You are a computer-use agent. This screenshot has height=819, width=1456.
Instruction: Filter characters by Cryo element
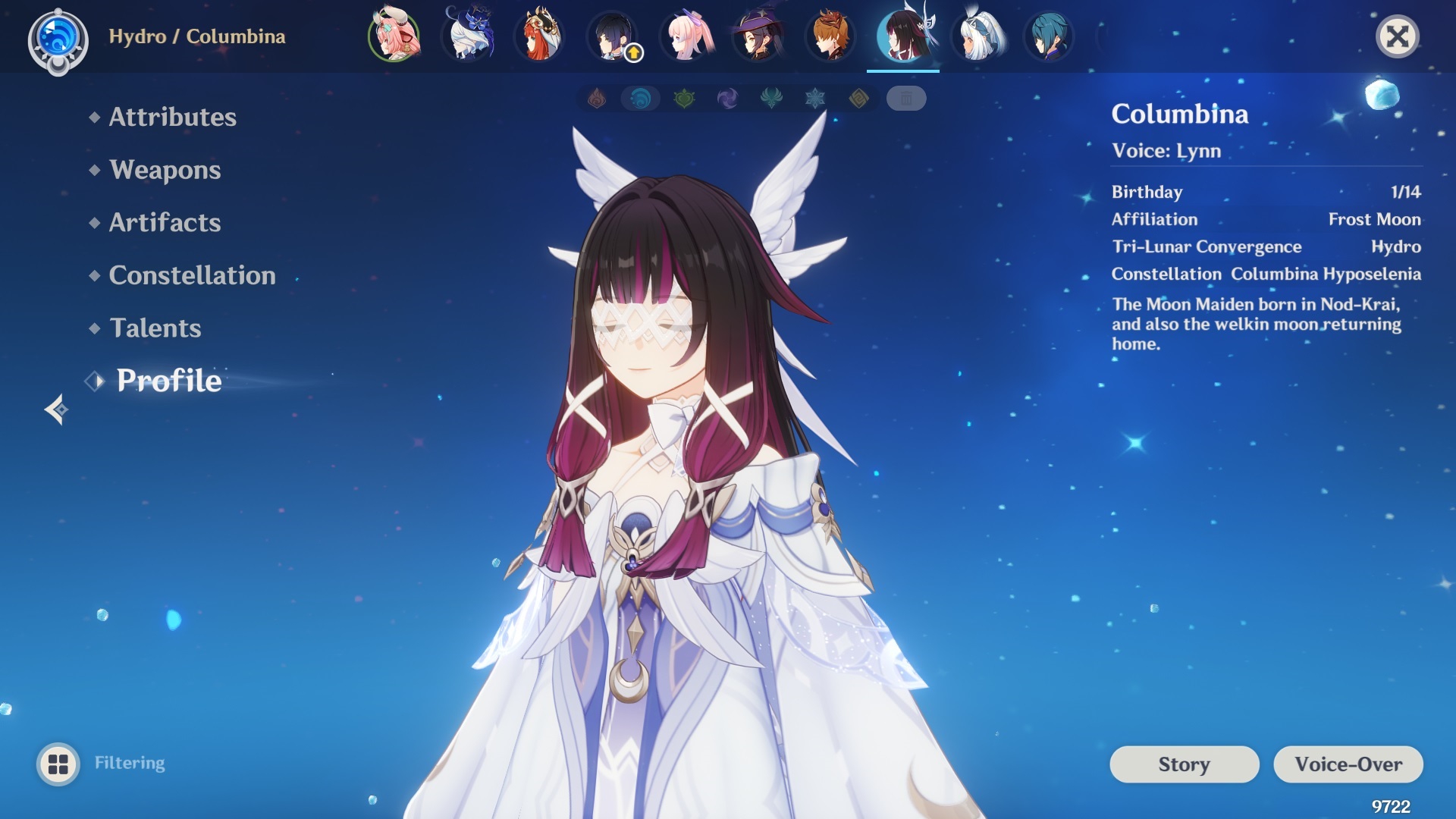[815, 99]
